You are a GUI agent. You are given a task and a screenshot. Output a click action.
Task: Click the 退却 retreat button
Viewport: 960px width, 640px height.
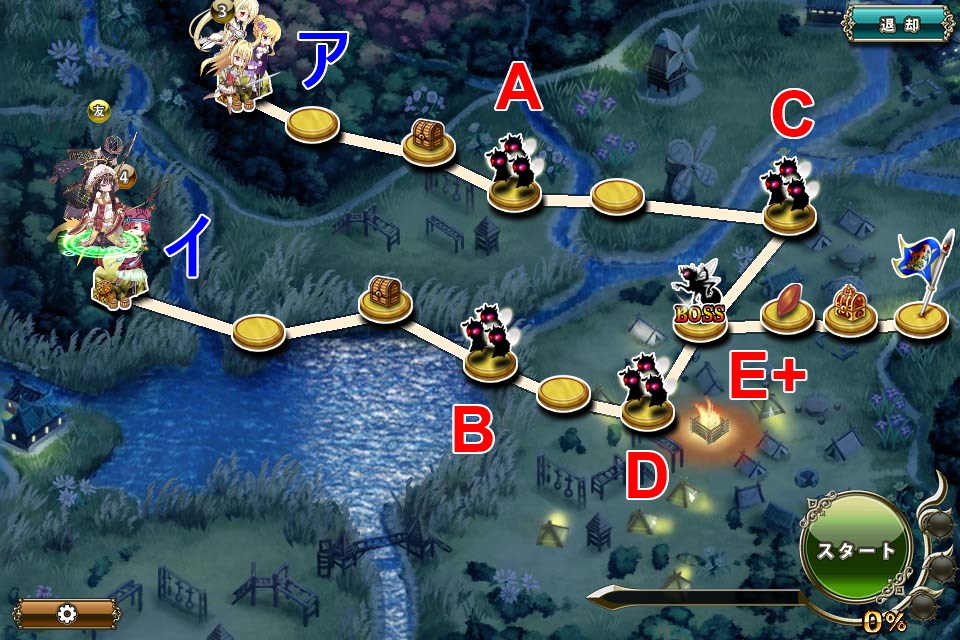click(x=897, y=23)
